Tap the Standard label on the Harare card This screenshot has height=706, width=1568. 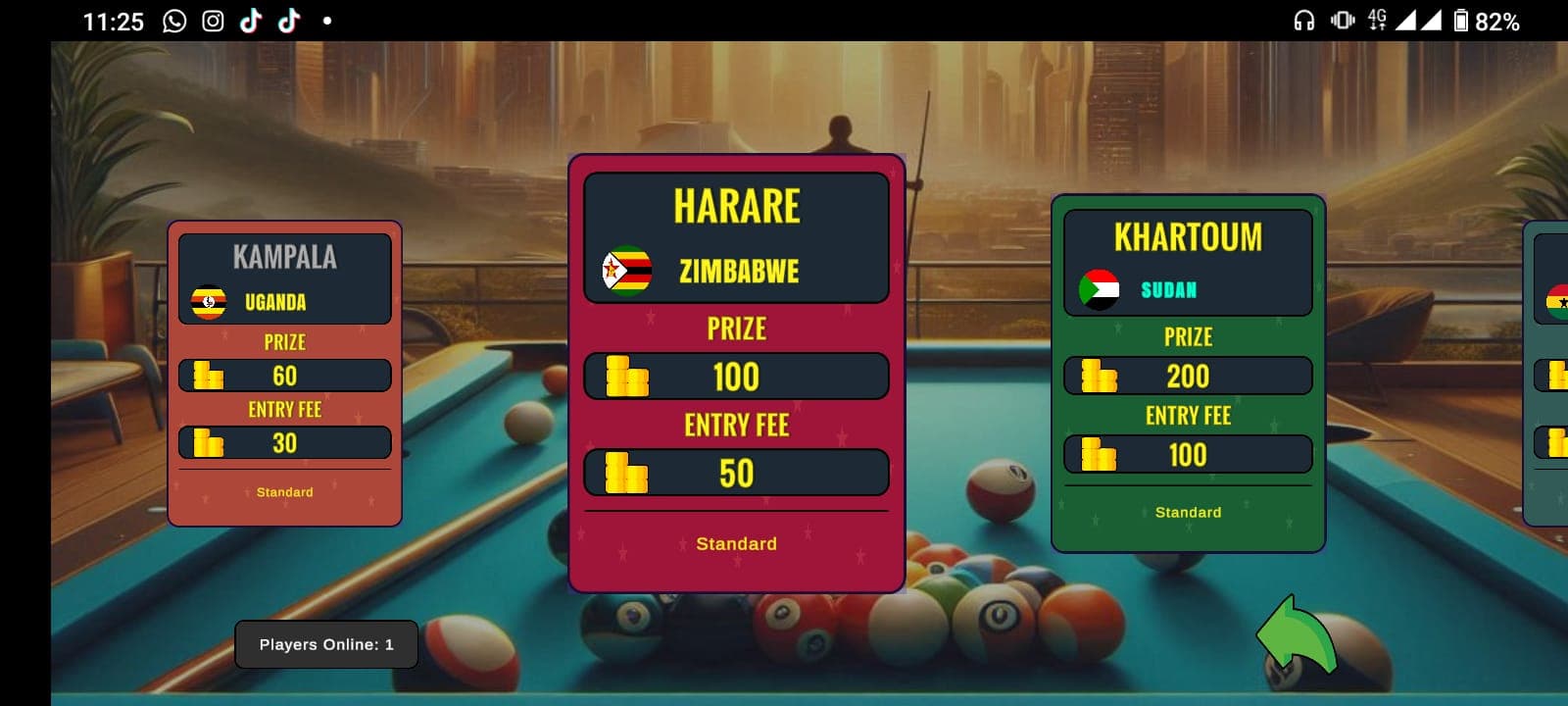[736, 543]
